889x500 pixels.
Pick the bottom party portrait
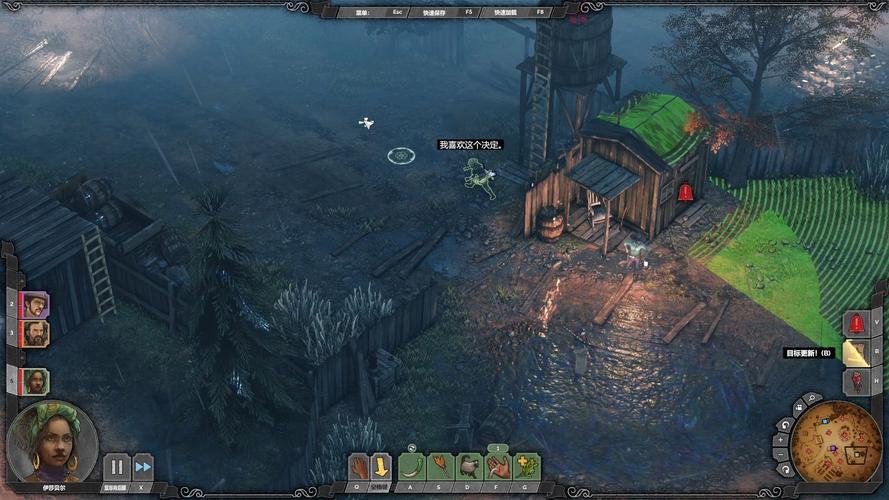(x=36, y=381)
